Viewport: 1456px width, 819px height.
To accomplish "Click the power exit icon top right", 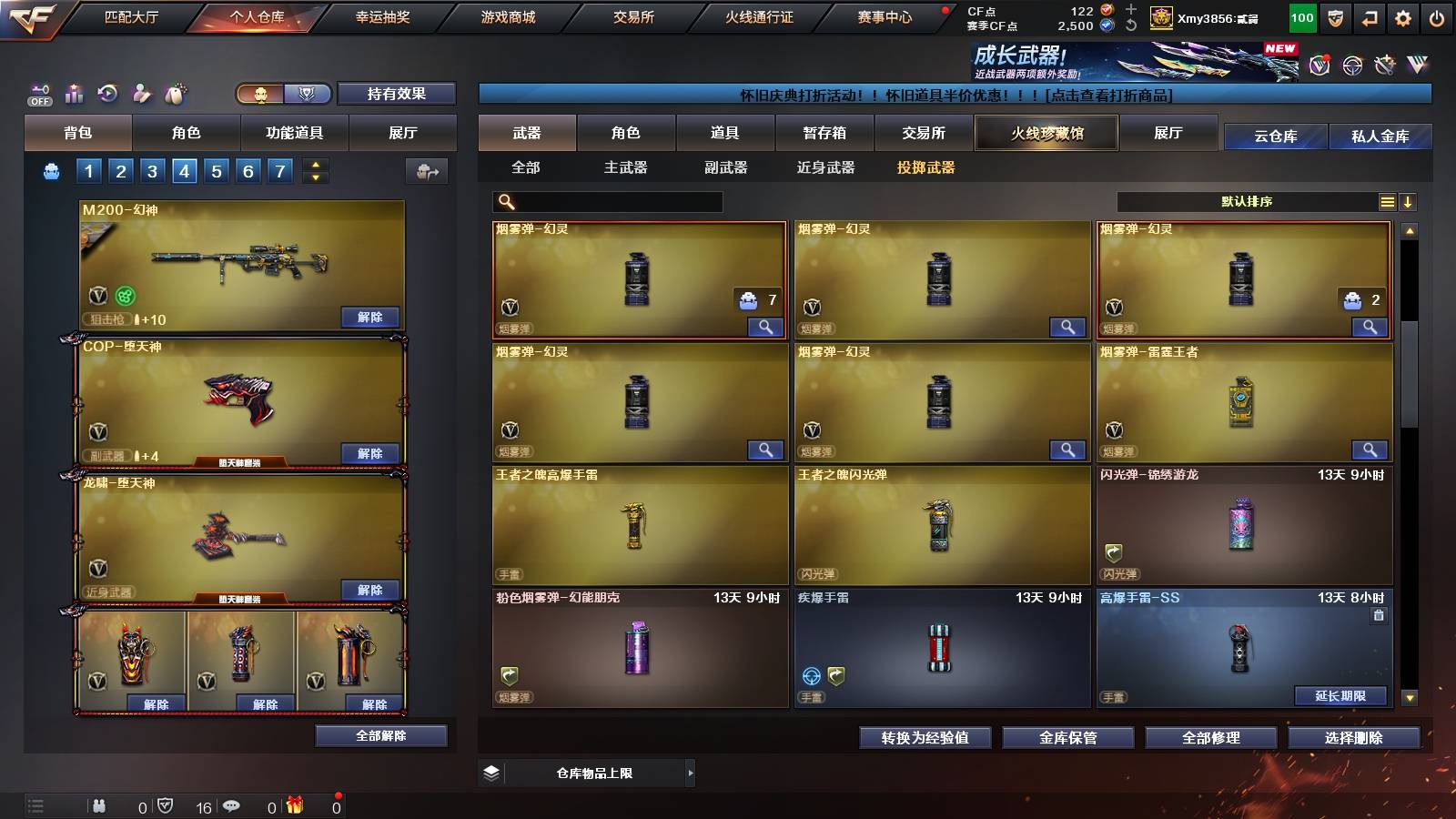I will 1437,16.
